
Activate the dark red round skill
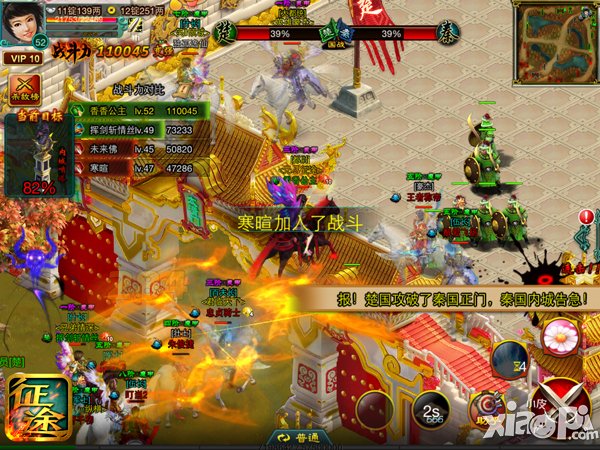[376, 411]
